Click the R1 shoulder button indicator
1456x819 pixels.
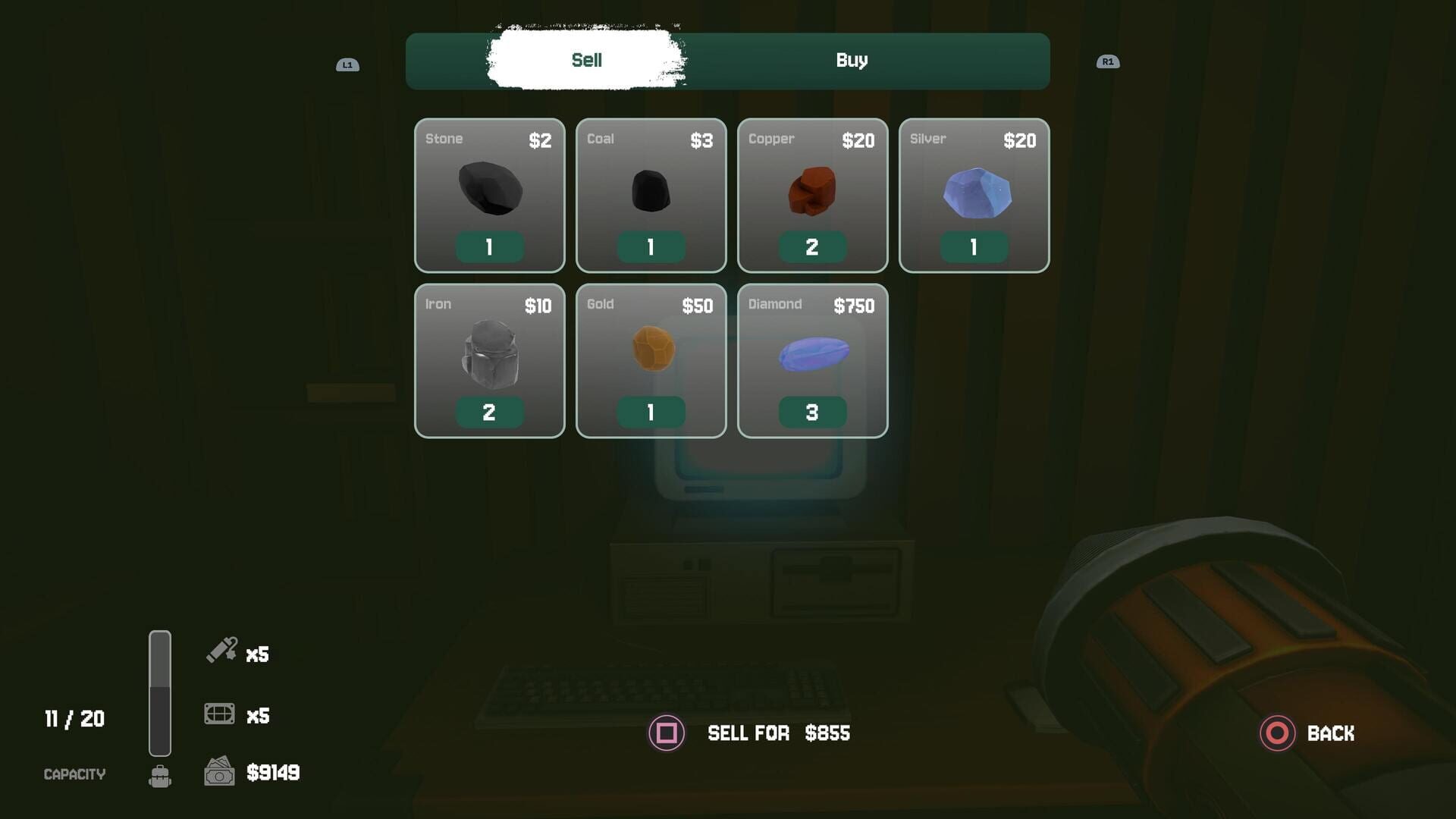1107,61
